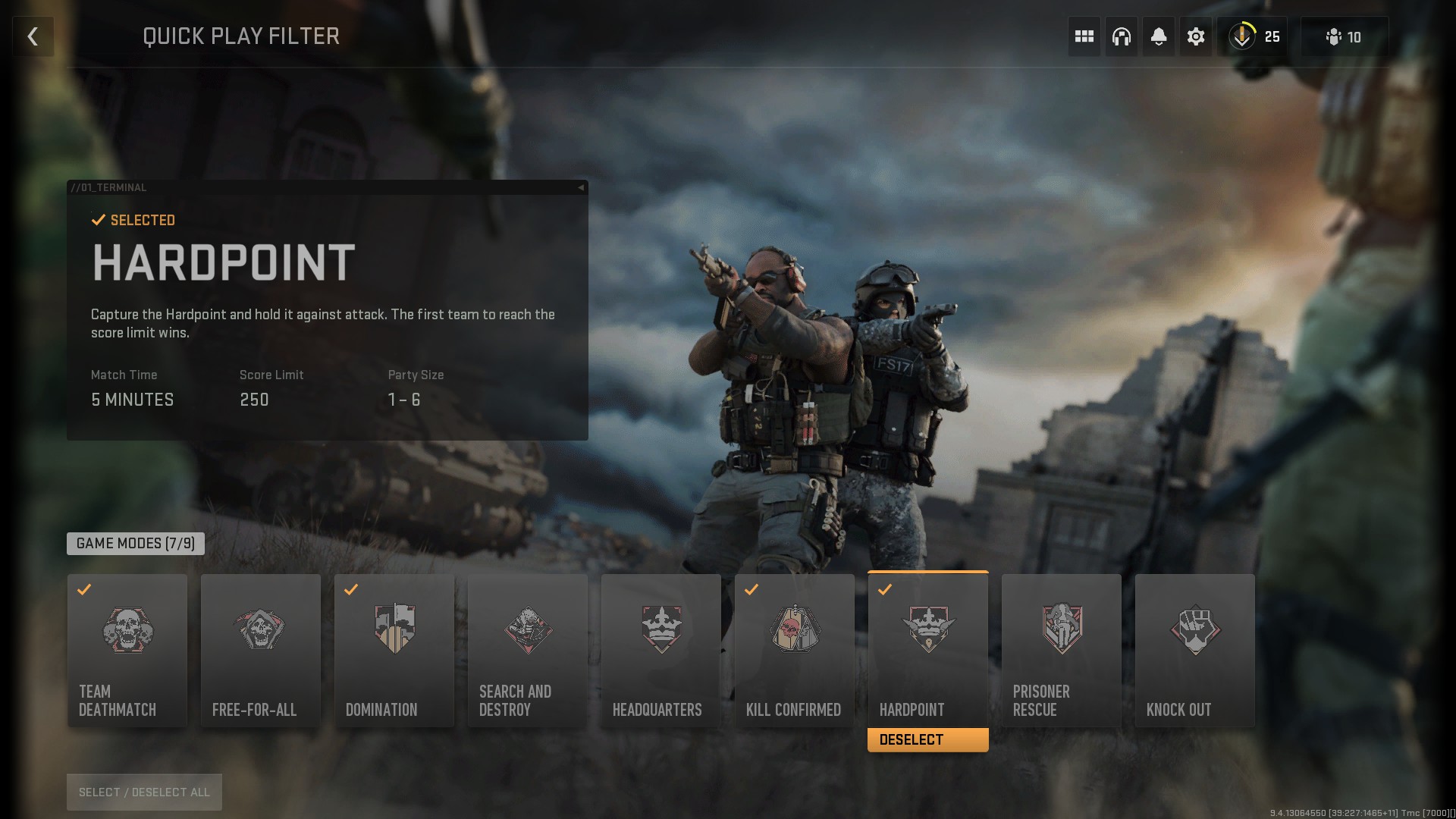Toggle the Hardpoint selection checkmark
Screen dimensions: 1456x819
pos(884,589)
